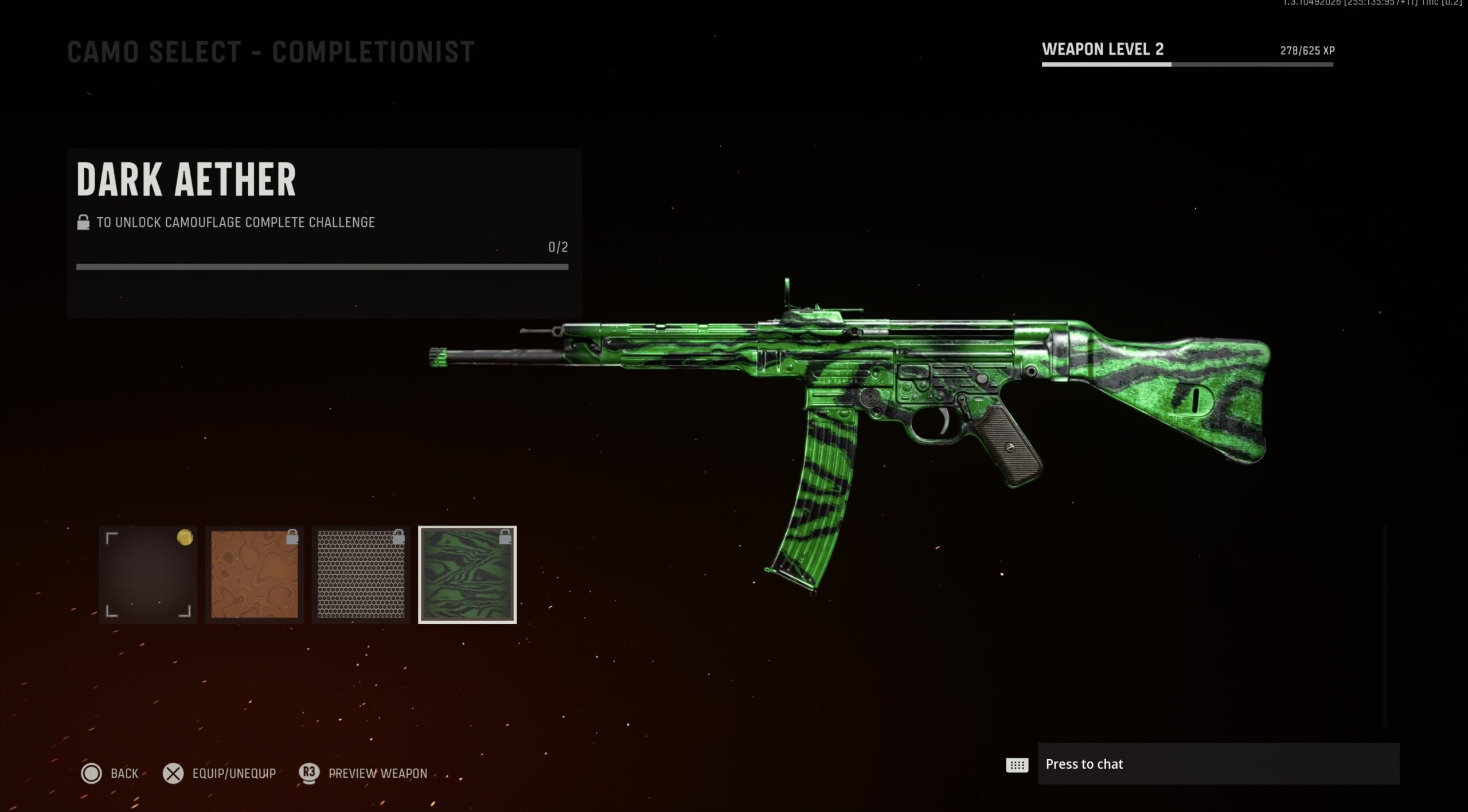Click the Circle button icon next to Back
This screenshot has height=812, width=1468.
click(92, 774)
